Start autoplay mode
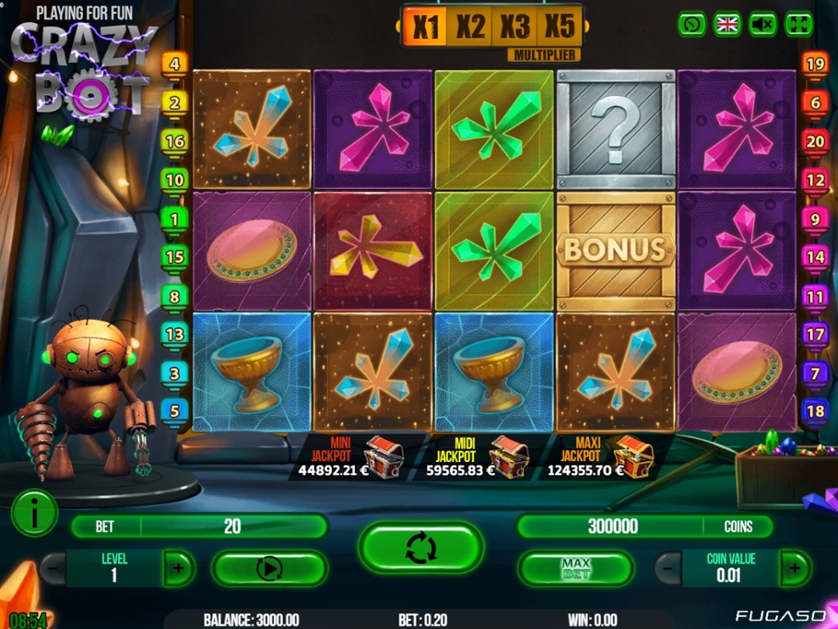 pyautogui.click(x=269, y=569)
